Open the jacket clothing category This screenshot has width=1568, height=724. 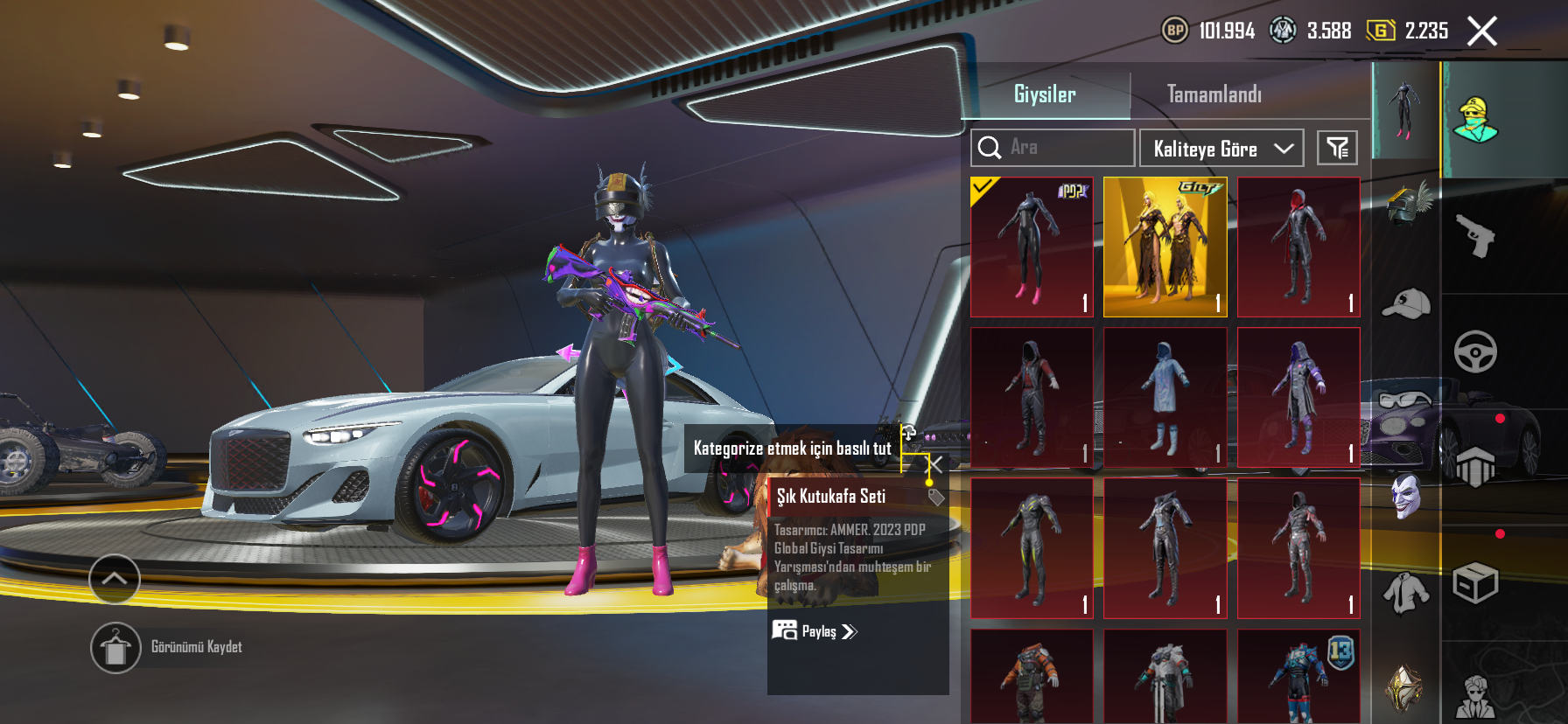(x=1405, y=592)
